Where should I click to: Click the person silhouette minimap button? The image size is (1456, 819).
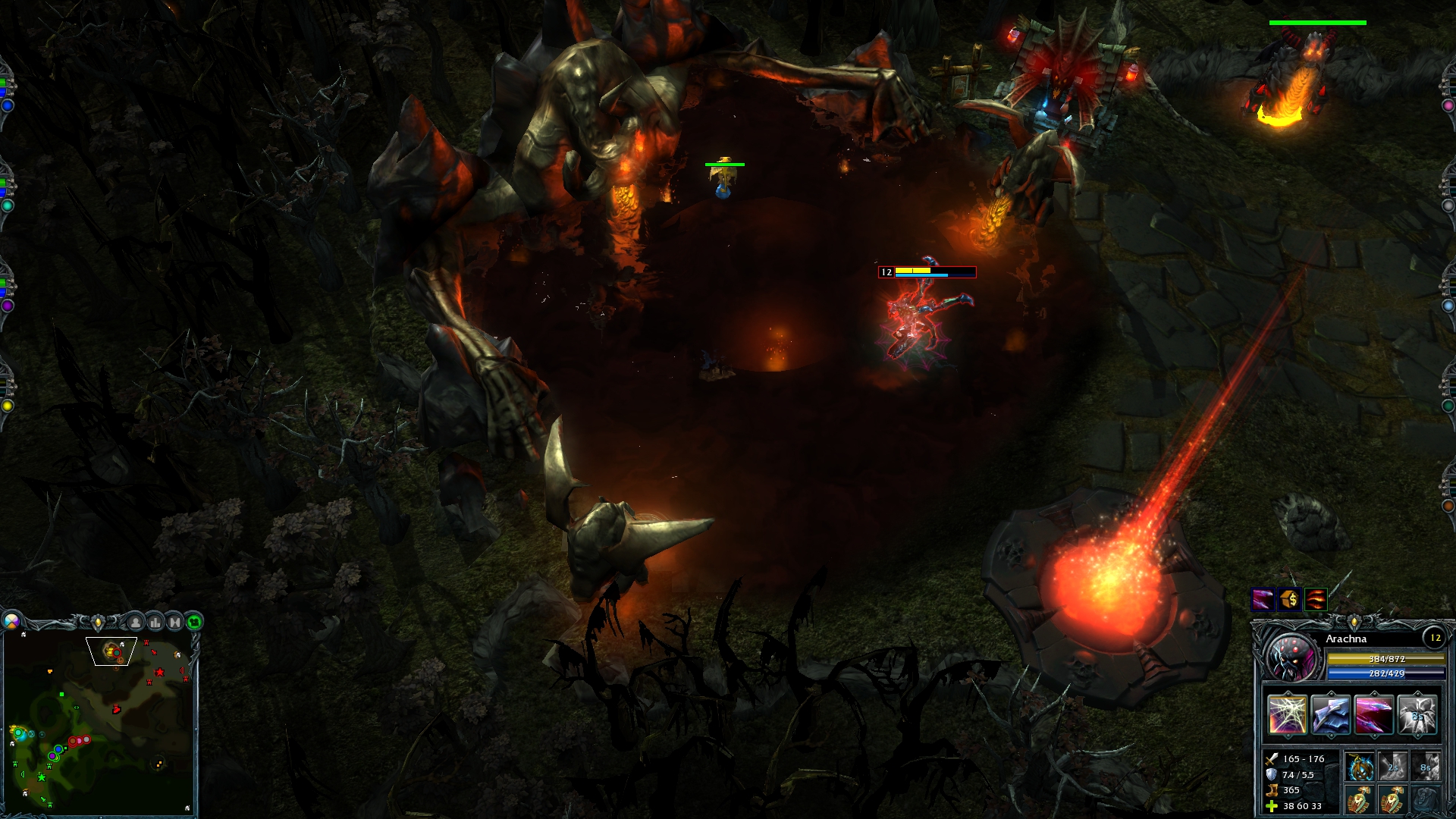[x=136, y=623]
